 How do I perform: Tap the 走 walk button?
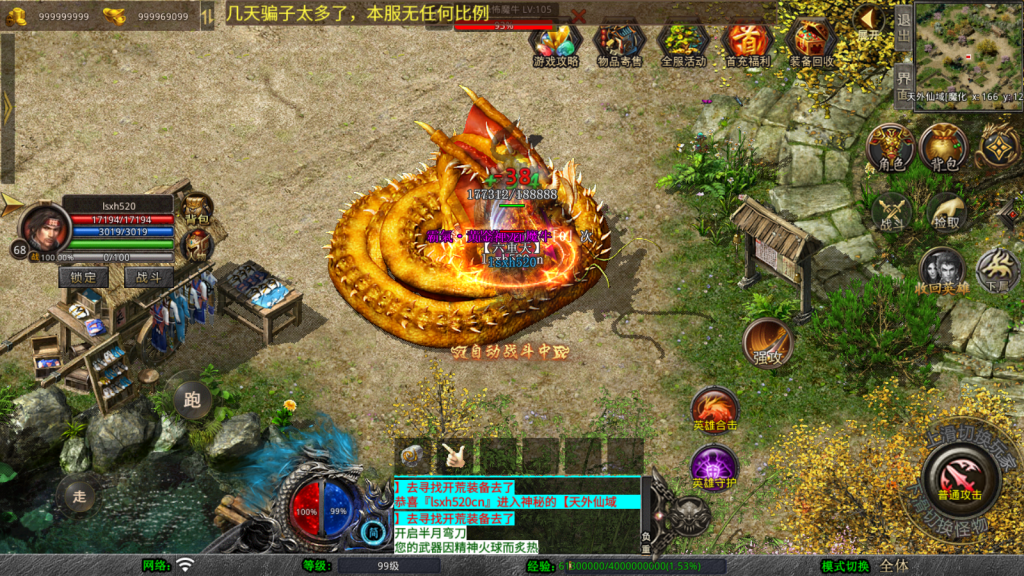click(80, 493)
